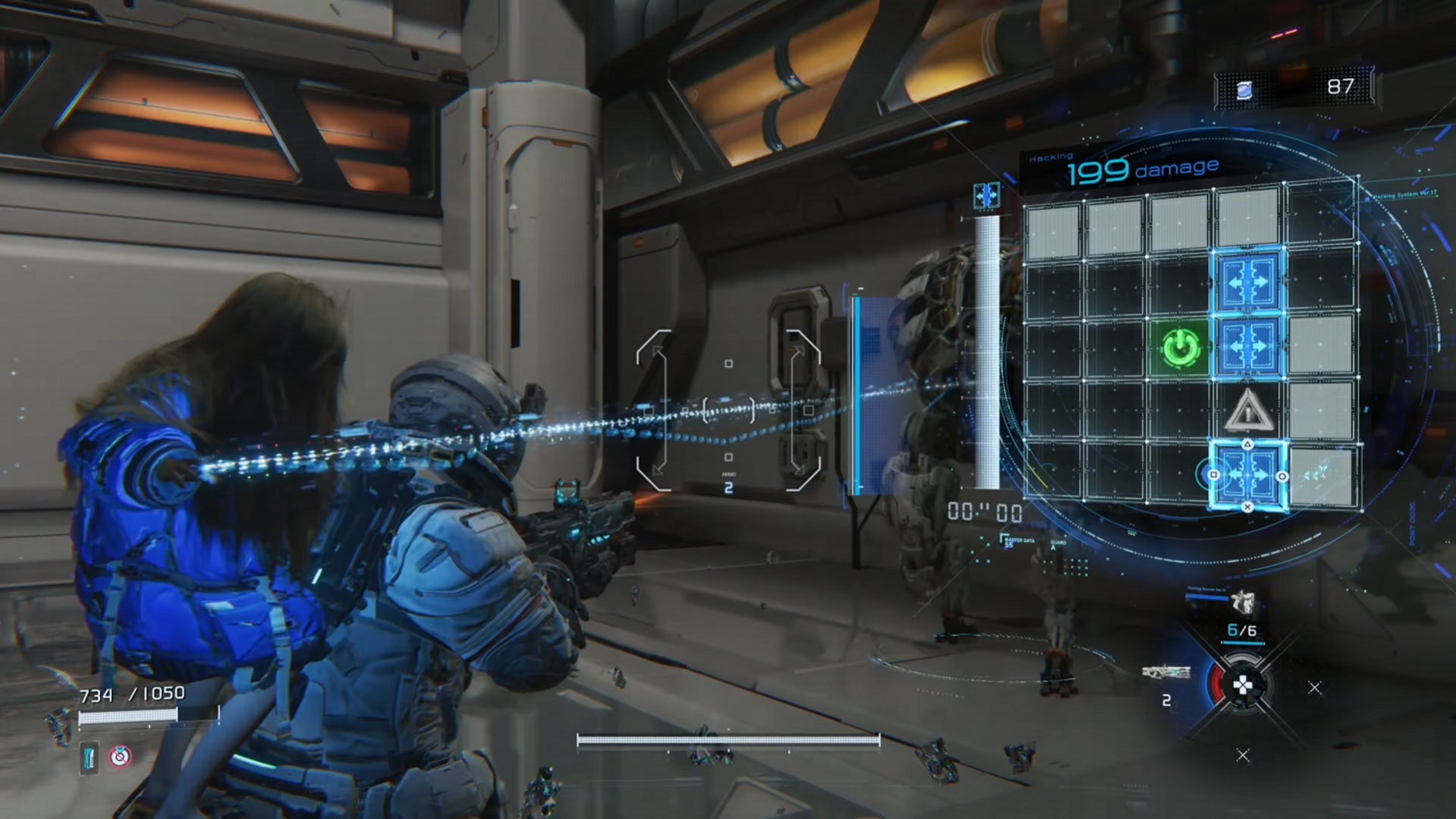
Task: Click the currency icon beside 87
Action: [x=1244, y=90]
